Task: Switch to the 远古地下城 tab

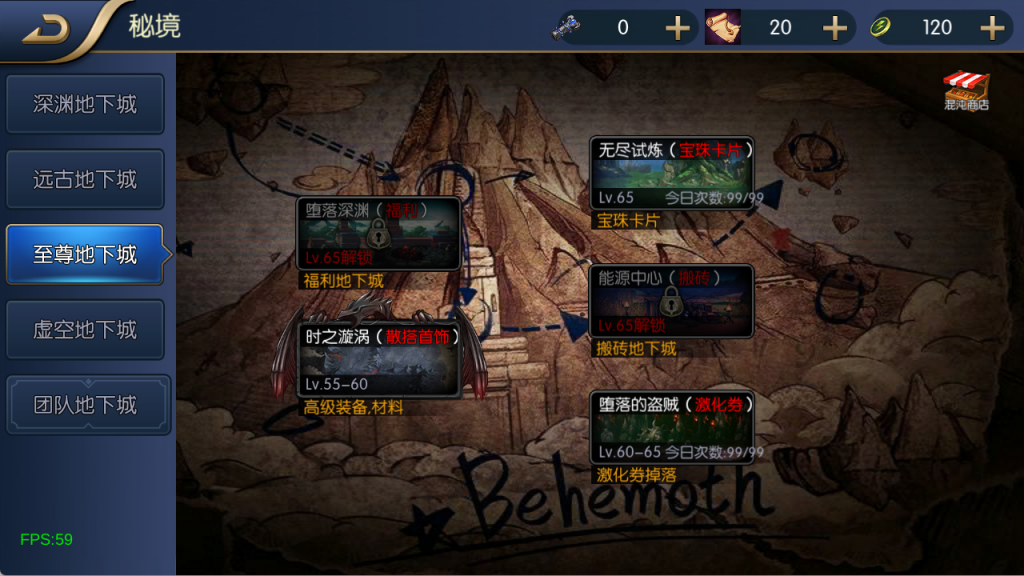Action: [x=85, y=180]
